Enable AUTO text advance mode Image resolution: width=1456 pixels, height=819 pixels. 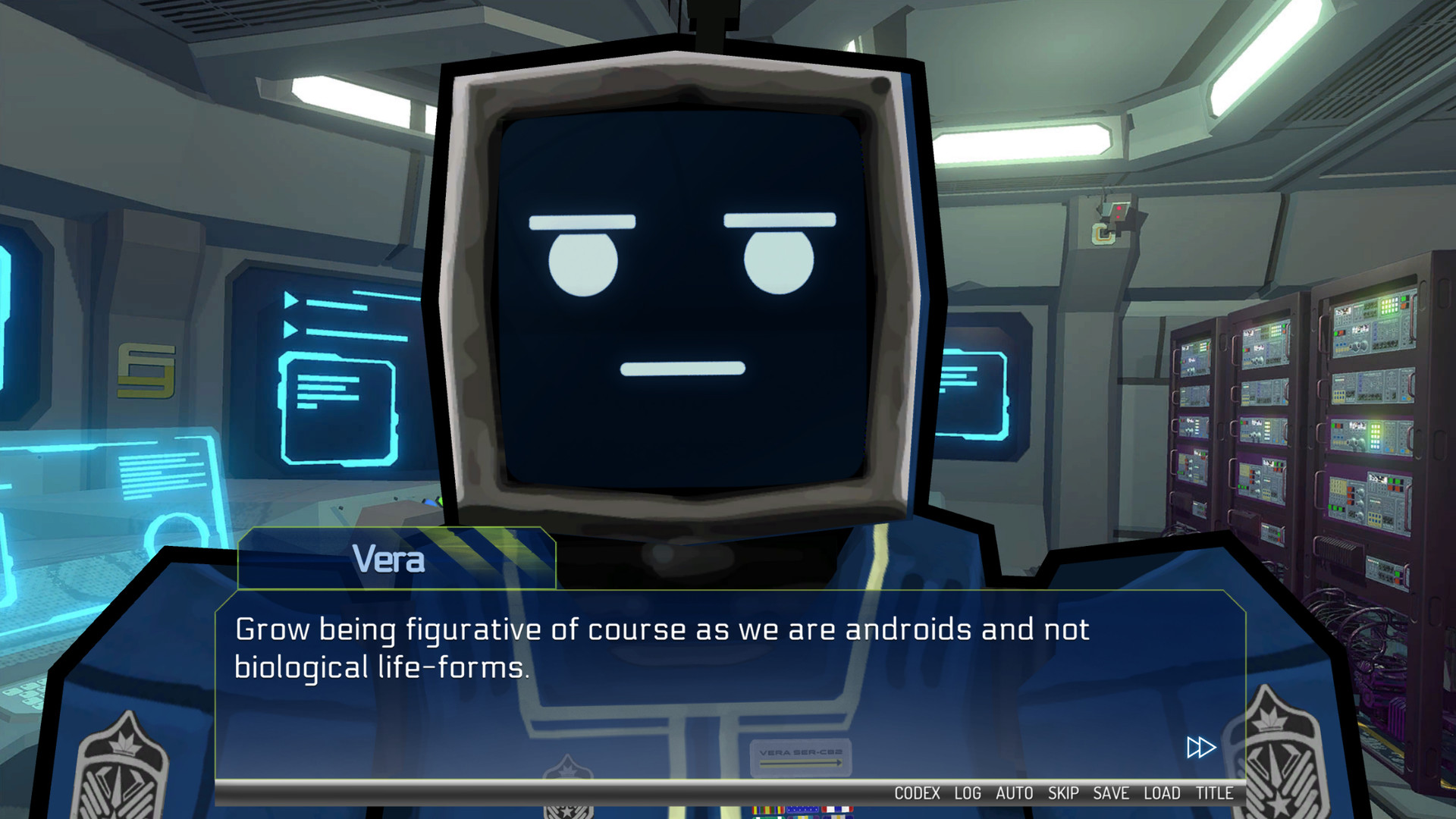click(1014, 793)
